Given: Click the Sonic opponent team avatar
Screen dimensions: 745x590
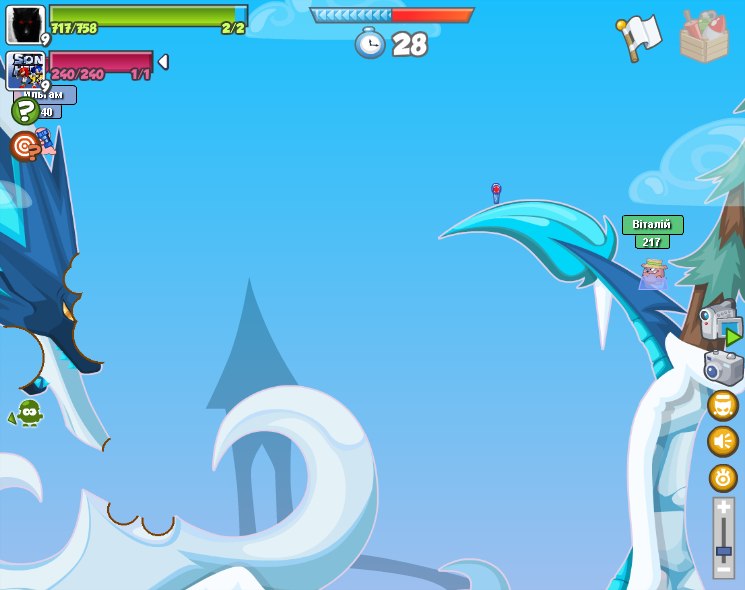Looking at the screenshot, I should pos(26,69).
